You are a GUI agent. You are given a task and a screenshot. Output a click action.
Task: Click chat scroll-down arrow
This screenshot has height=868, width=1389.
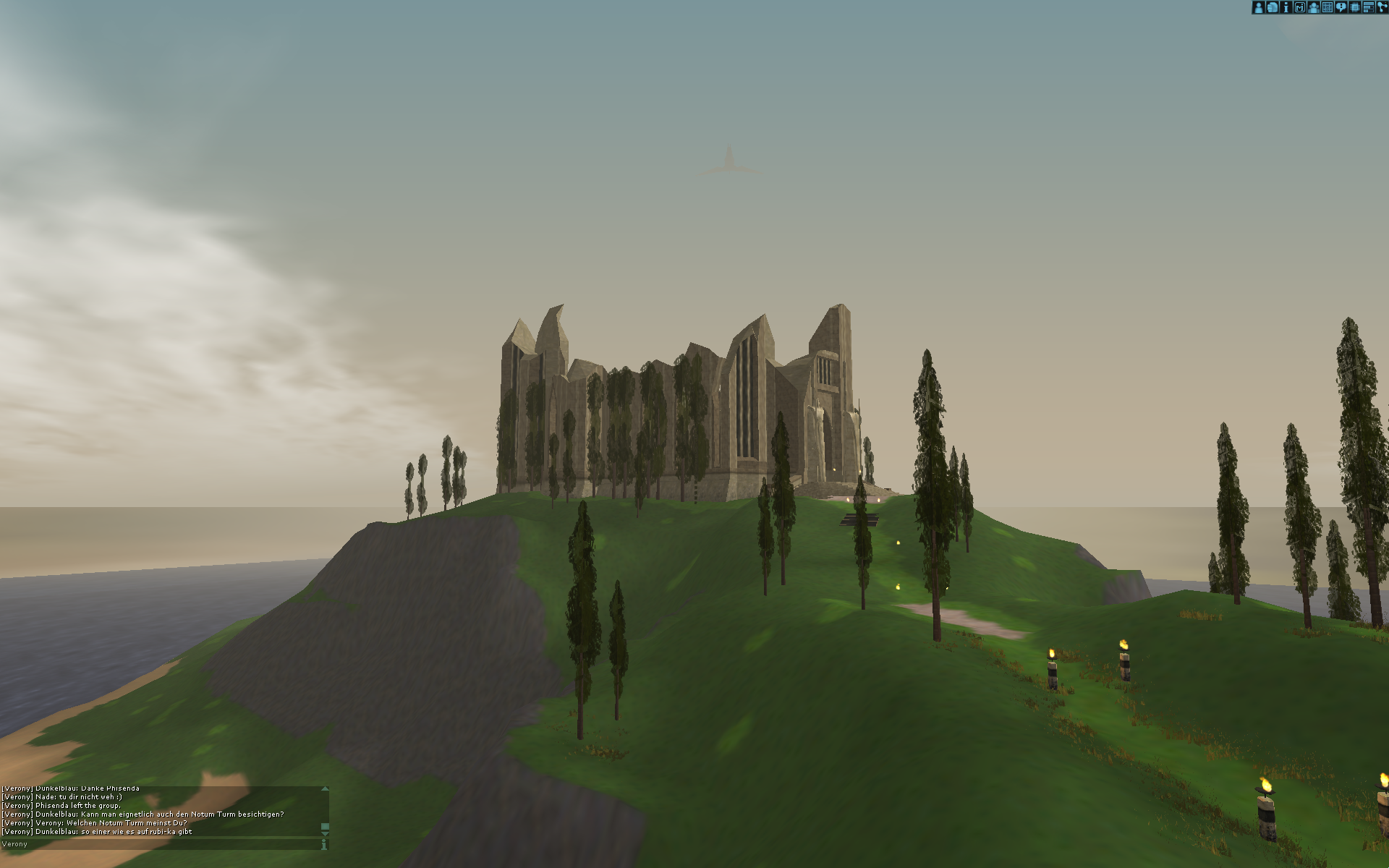pyautogui.click(x=325, y=834)
